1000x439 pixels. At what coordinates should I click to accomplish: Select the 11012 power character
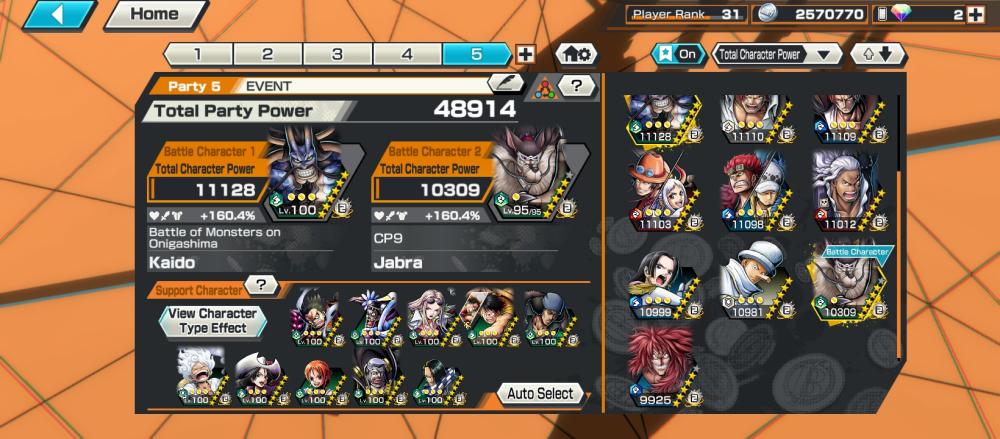[845, 190]
